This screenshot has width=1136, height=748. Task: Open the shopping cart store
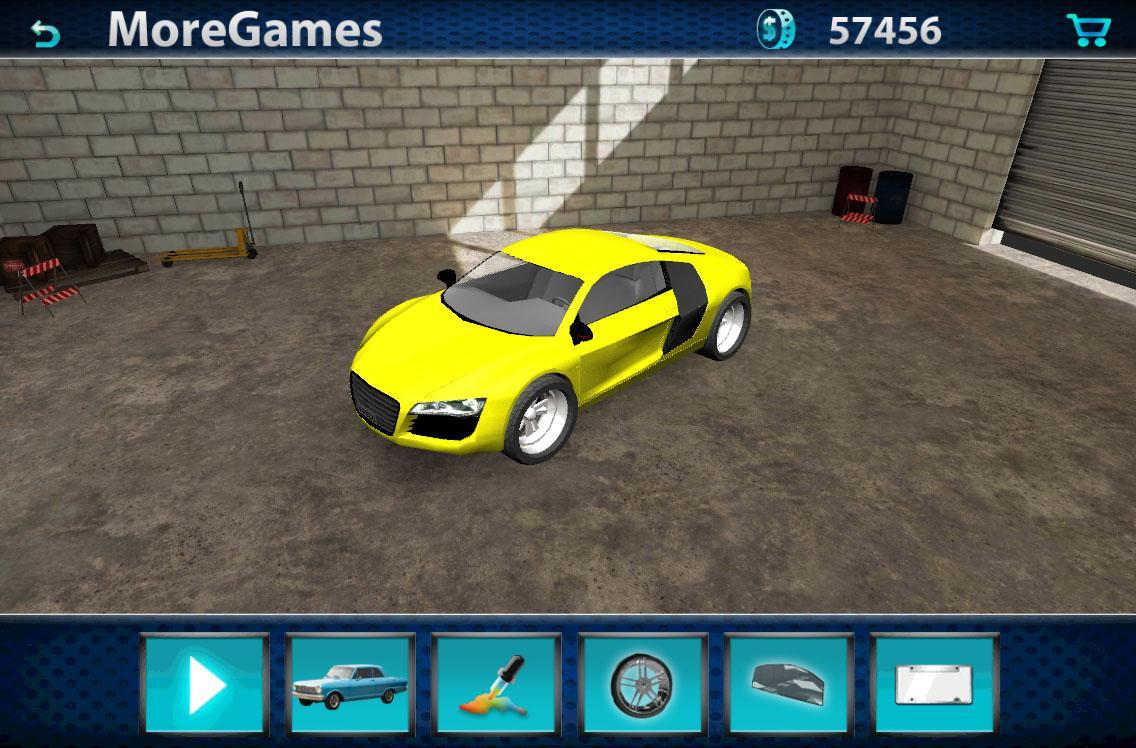(1088, 31)
